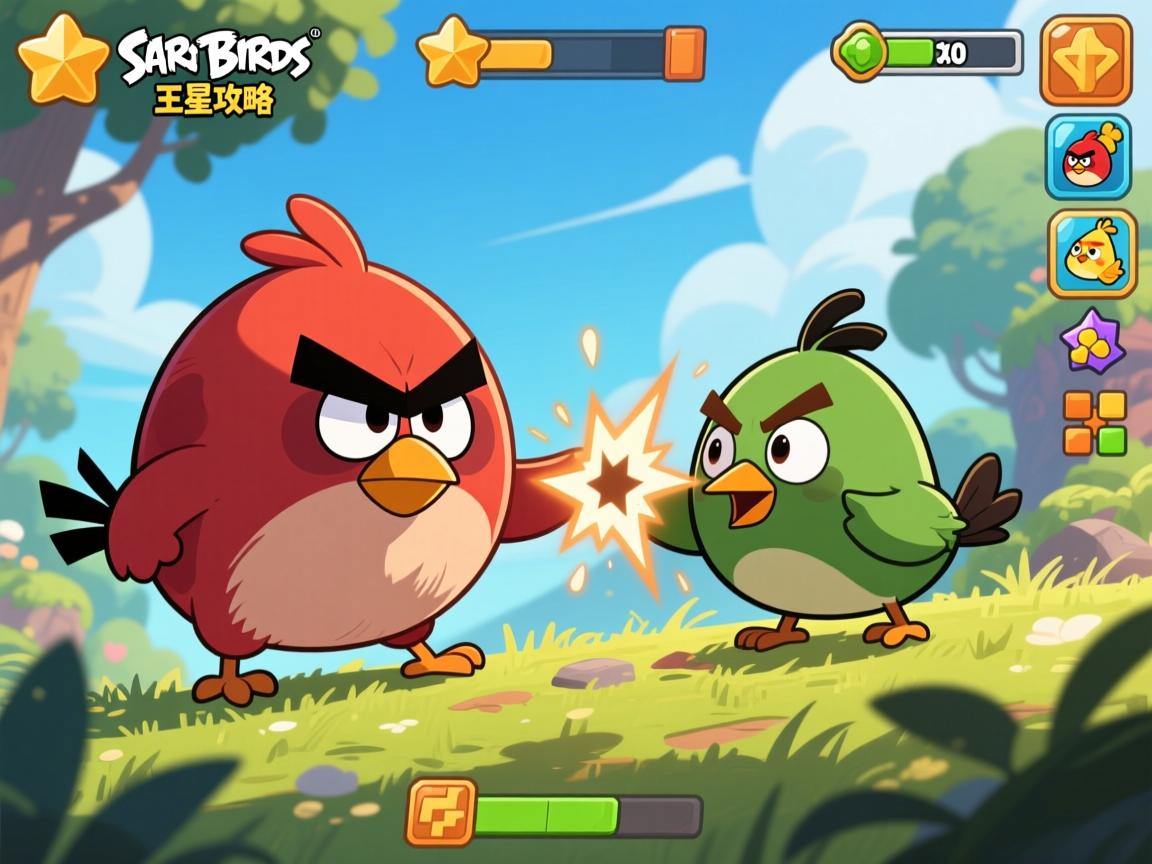Click the green gem currency icon

pos(860,52)
